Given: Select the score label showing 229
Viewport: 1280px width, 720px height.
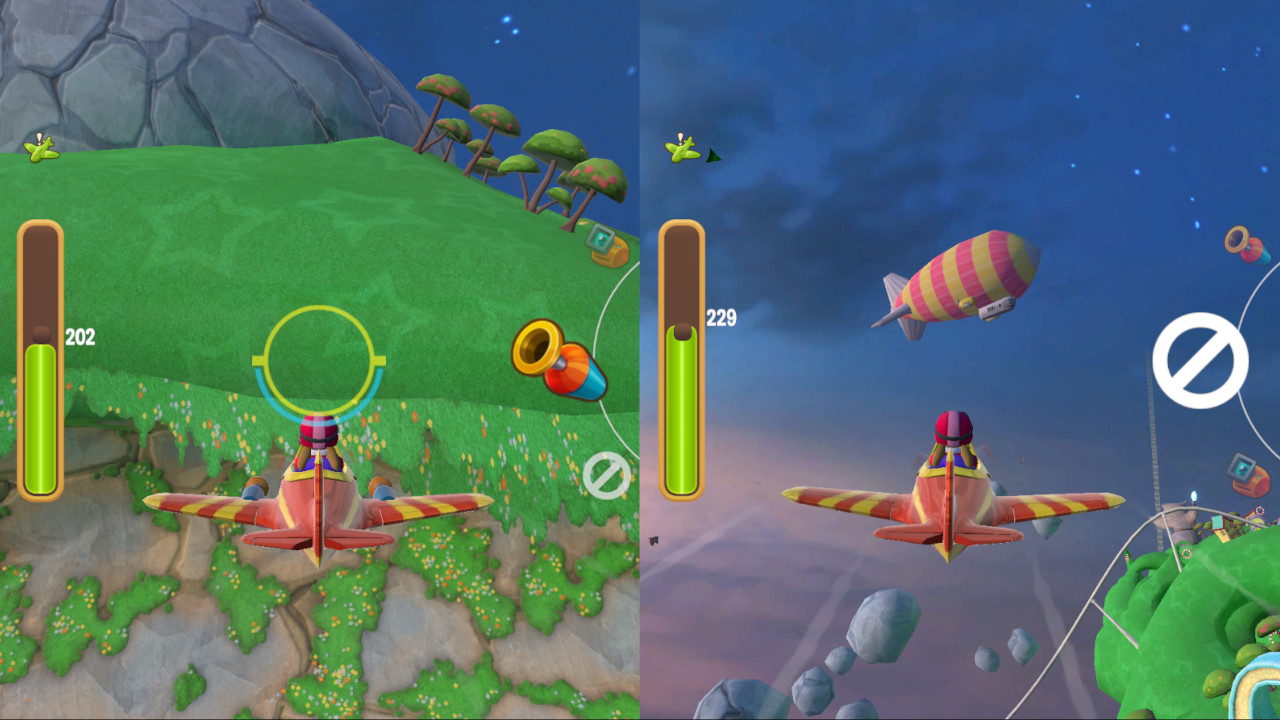Looking at the screenshot, I should [722, 318].
